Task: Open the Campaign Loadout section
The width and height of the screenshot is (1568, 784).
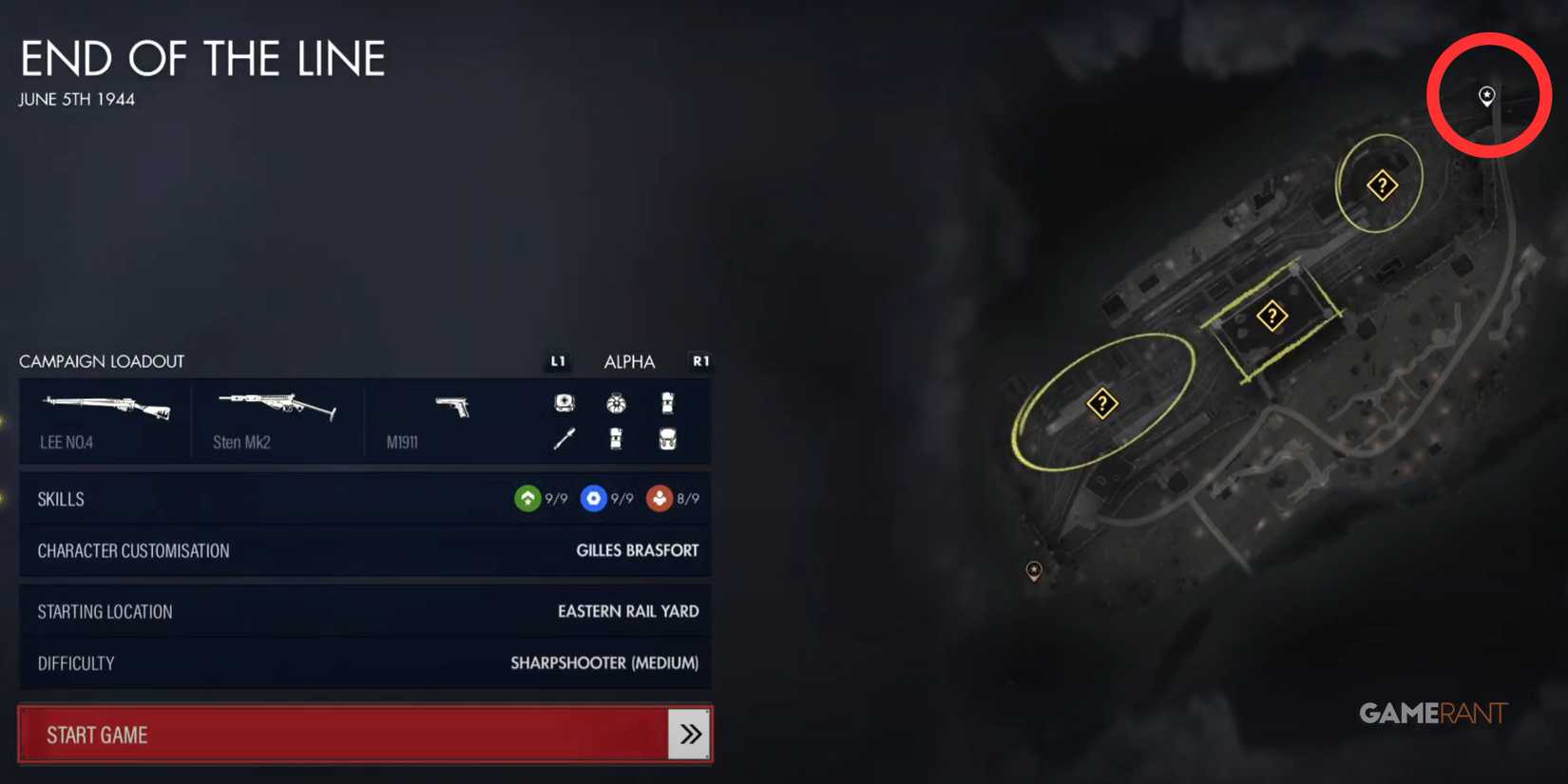Action: tap(102, 361)
